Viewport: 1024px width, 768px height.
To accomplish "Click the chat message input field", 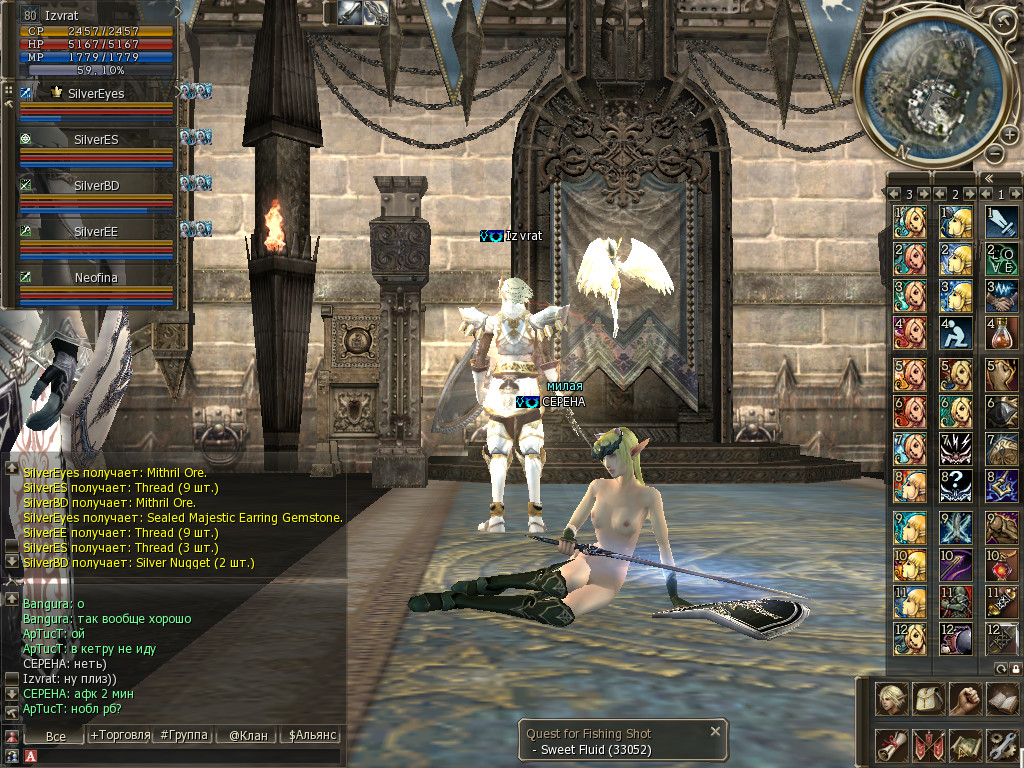I will tap(180, 756).
